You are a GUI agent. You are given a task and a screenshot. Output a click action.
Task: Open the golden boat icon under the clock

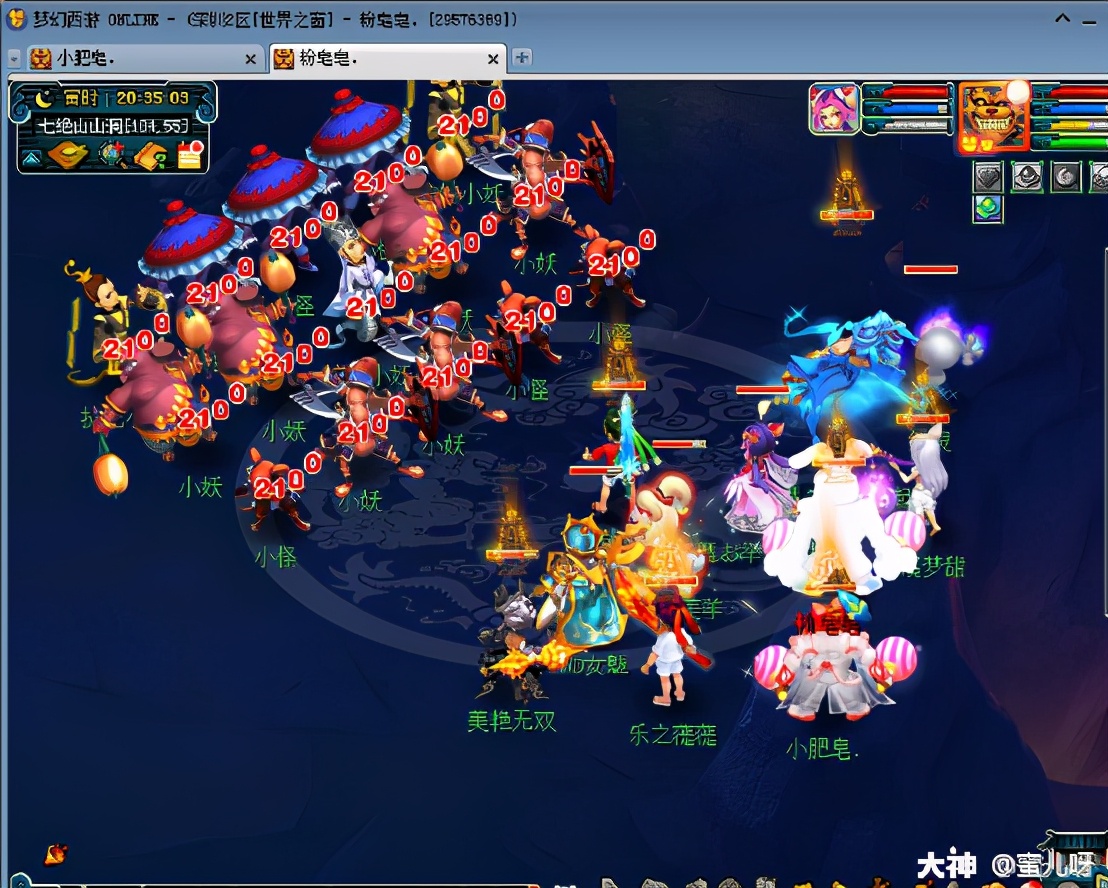(x=68, y=155)
